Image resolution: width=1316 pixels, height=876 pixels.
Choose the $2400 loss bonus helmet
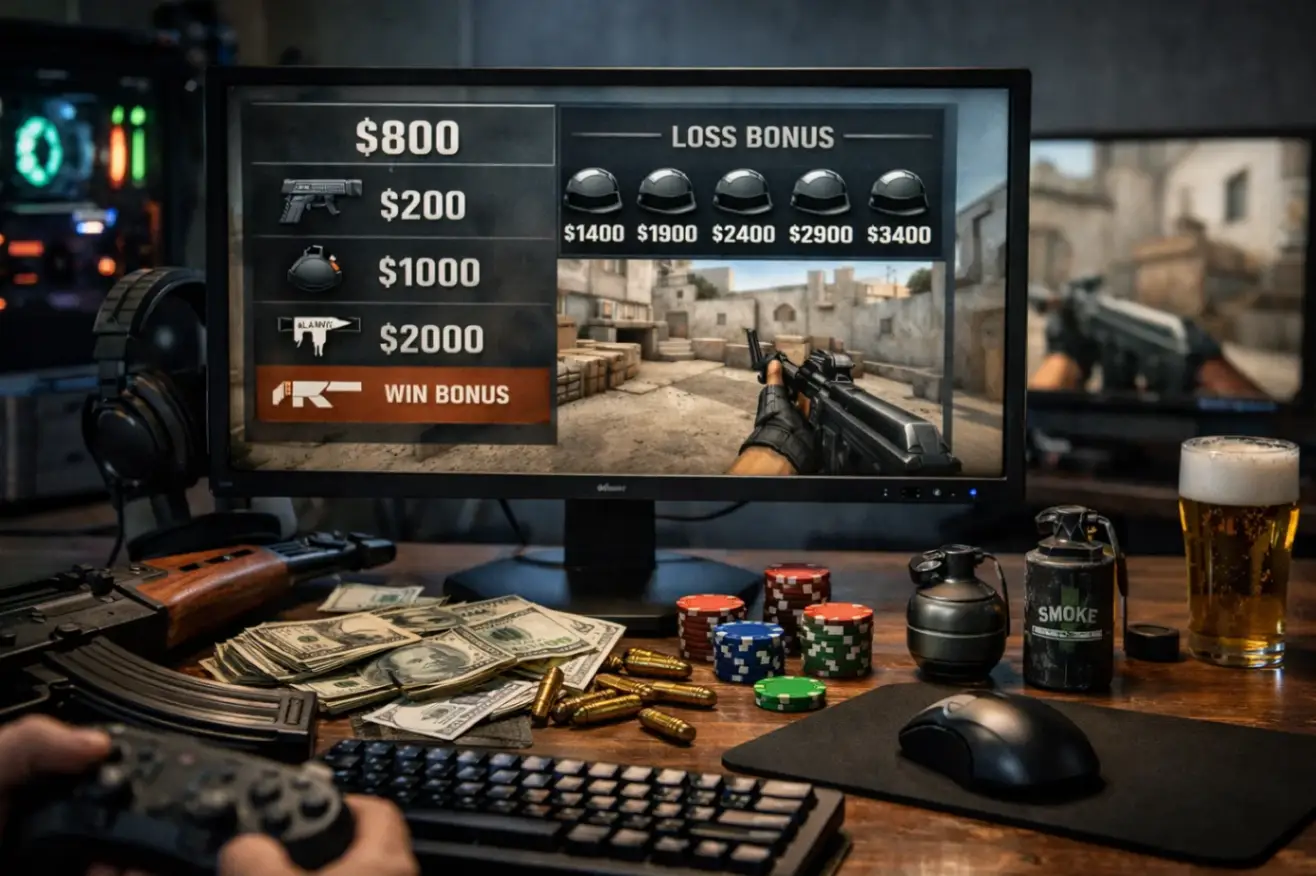click(x=743, y=192)
